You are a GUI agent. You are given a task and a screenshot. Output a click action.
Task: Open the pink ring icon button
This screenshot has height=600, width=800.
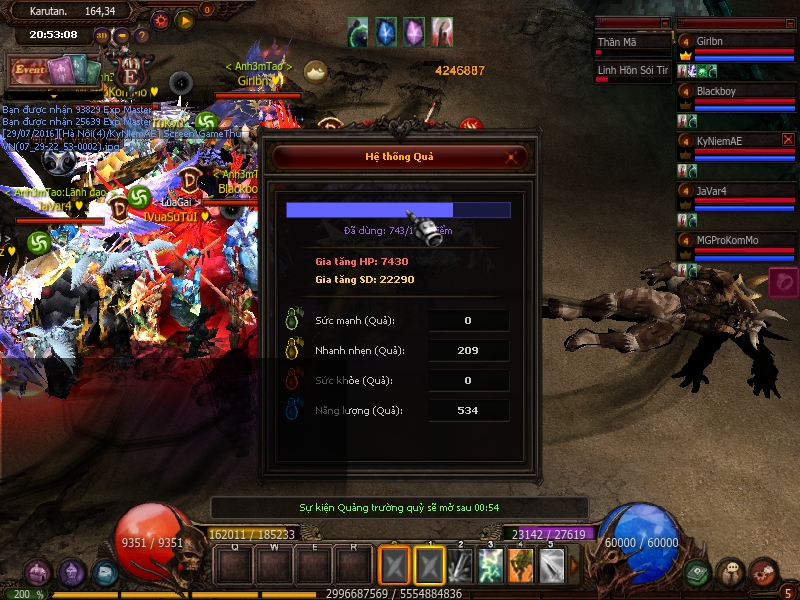784,283
